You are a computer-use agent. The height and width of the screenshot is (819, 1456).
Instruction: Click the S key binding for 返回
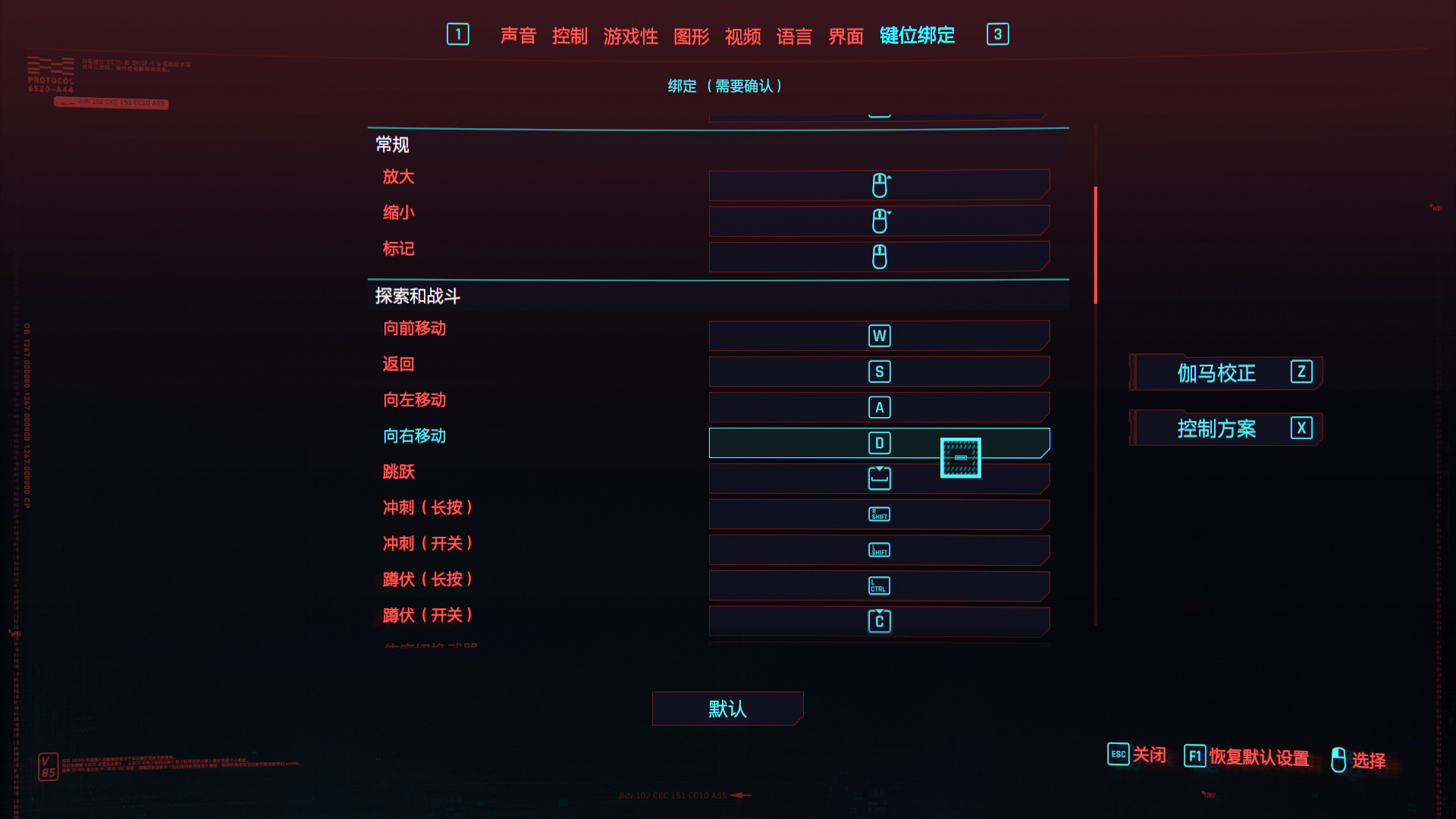pyautogui.click(x=879, y=371)
